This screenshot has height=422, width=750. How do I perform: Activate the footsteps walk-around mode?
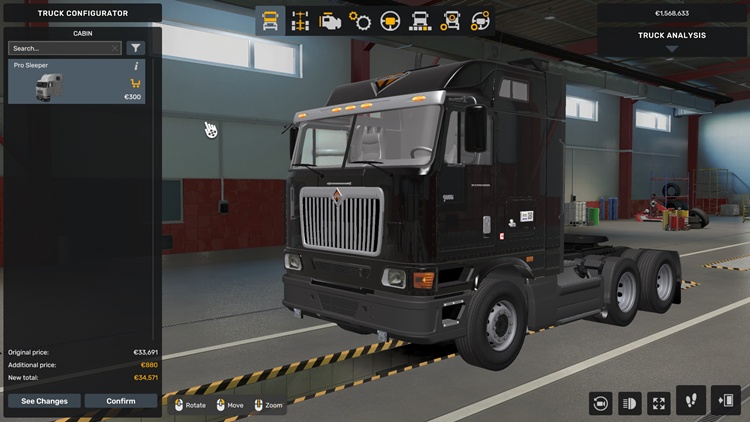[691, 400]
